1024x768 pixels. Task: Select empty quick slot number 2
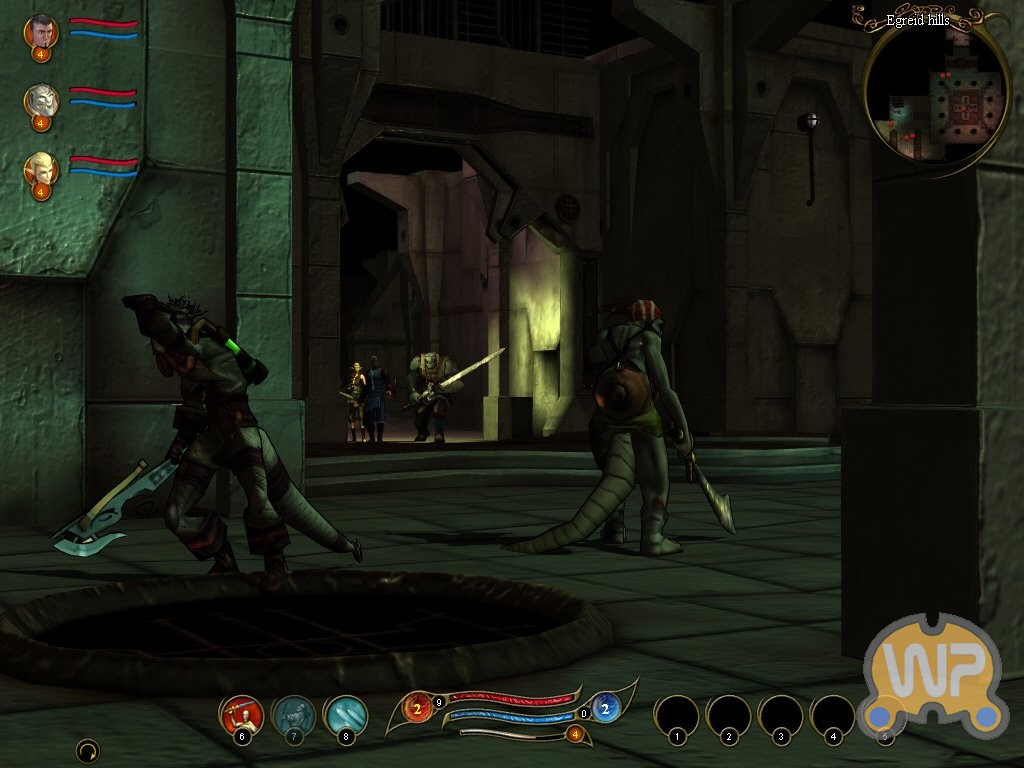pos(729,716)
